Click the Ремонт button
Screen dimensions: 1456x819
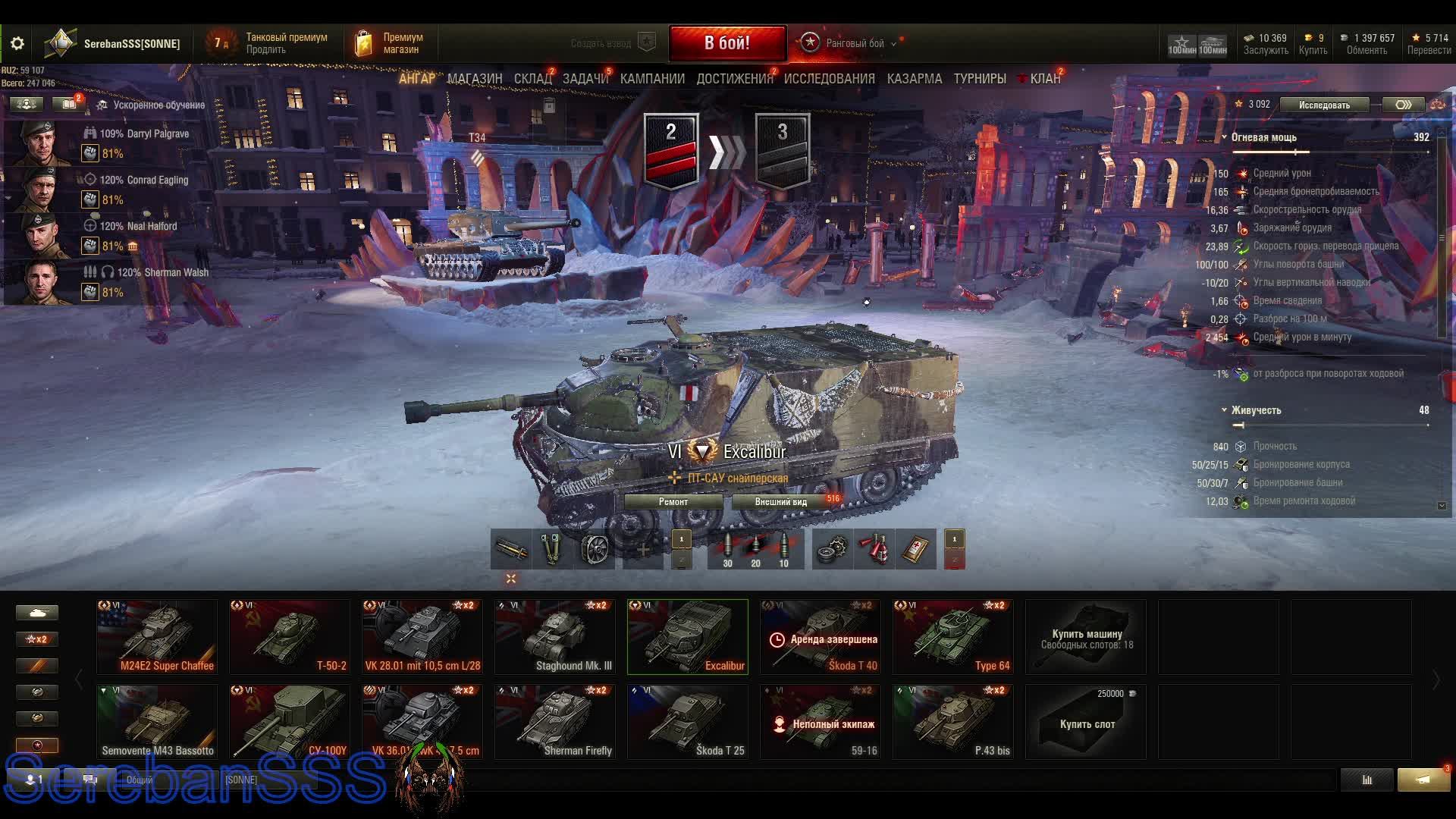(673, 502)
